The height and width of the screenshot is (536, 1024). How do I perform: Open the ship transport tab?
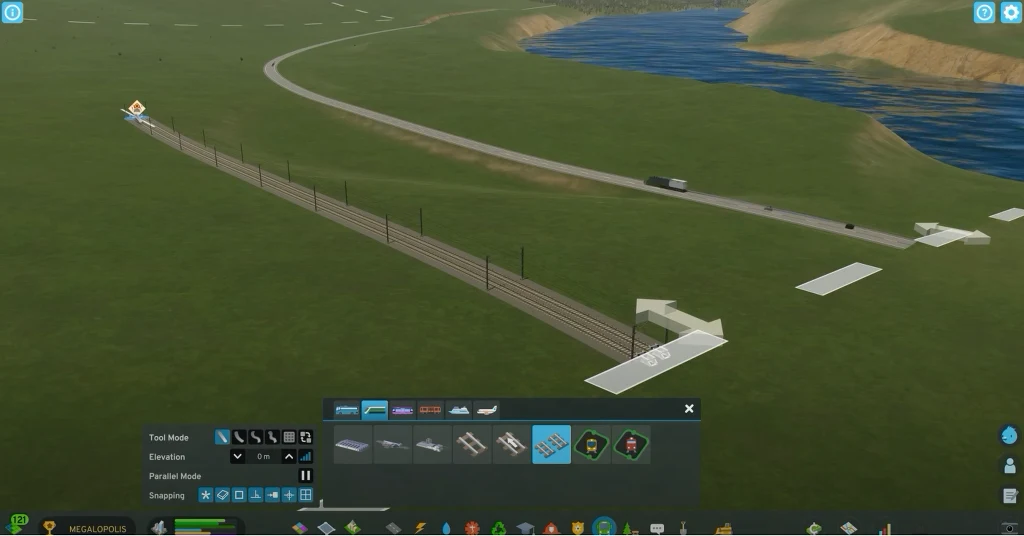[x=459, y=410]
